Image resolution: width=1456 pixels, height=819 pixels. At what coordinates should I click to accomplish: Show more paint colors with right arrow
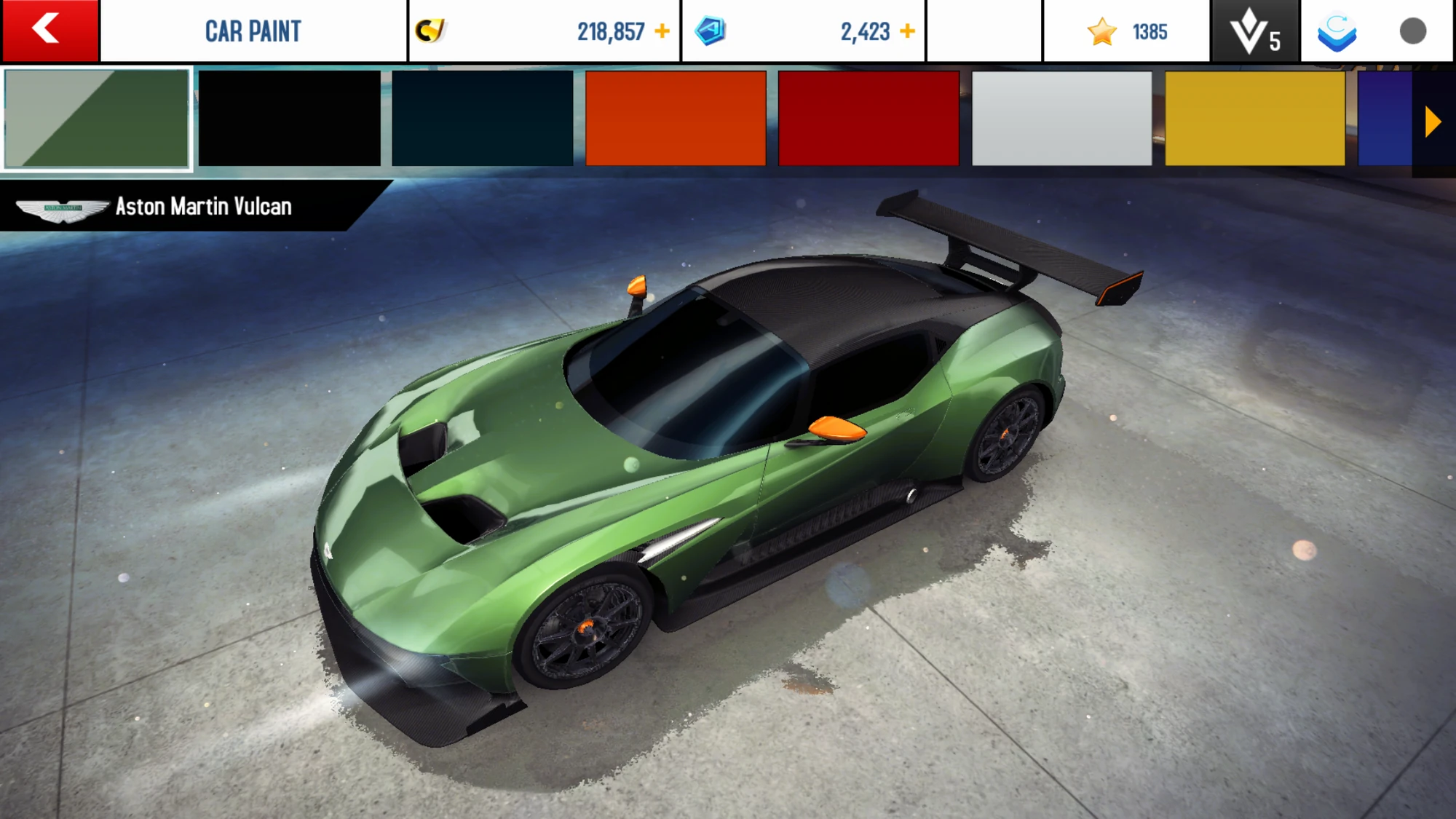tap(1433, 122)
